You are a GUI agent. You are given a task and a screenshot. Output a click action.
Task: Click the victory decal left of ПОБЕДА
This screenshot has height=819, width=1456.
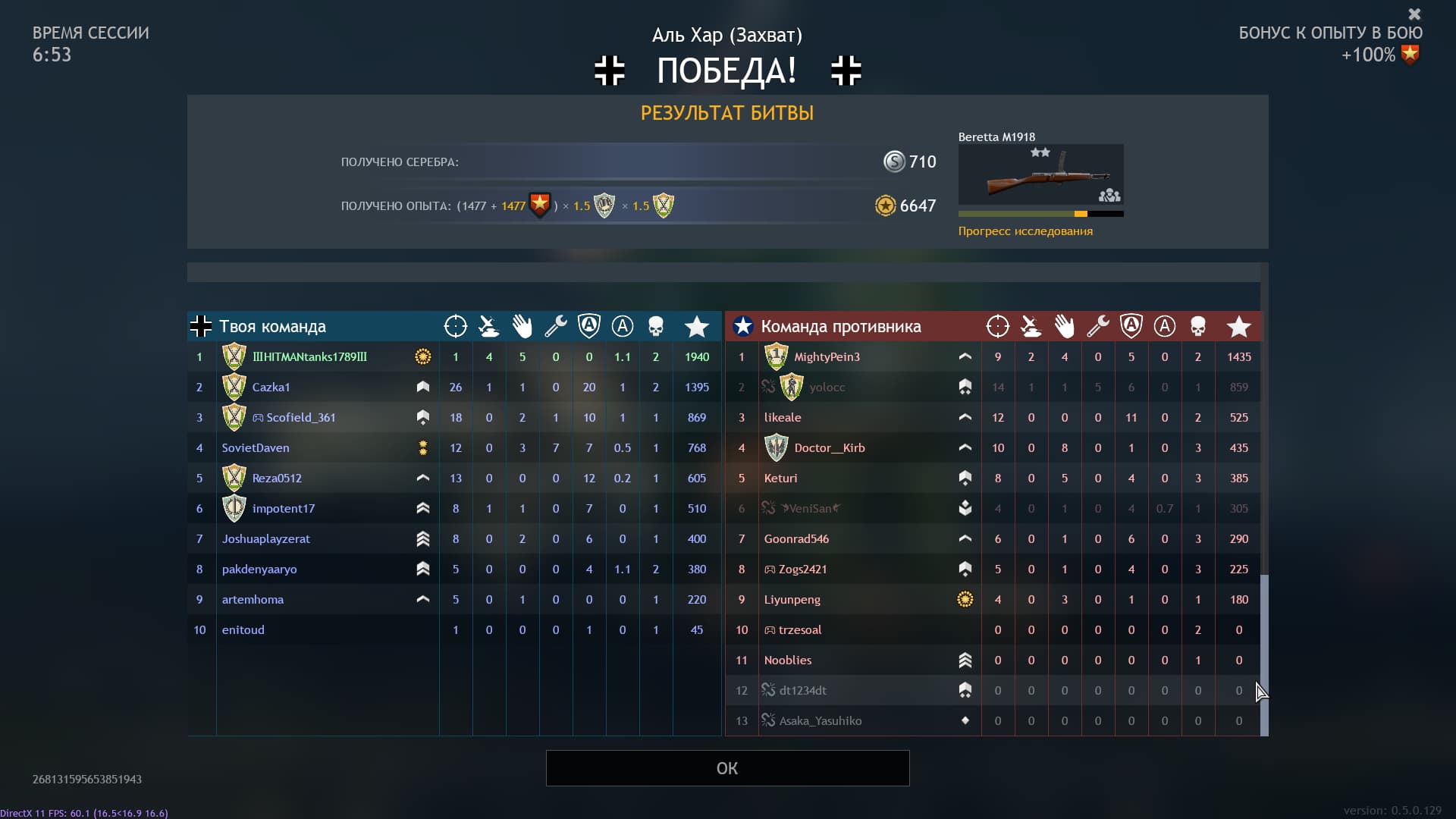coord(610,71)
